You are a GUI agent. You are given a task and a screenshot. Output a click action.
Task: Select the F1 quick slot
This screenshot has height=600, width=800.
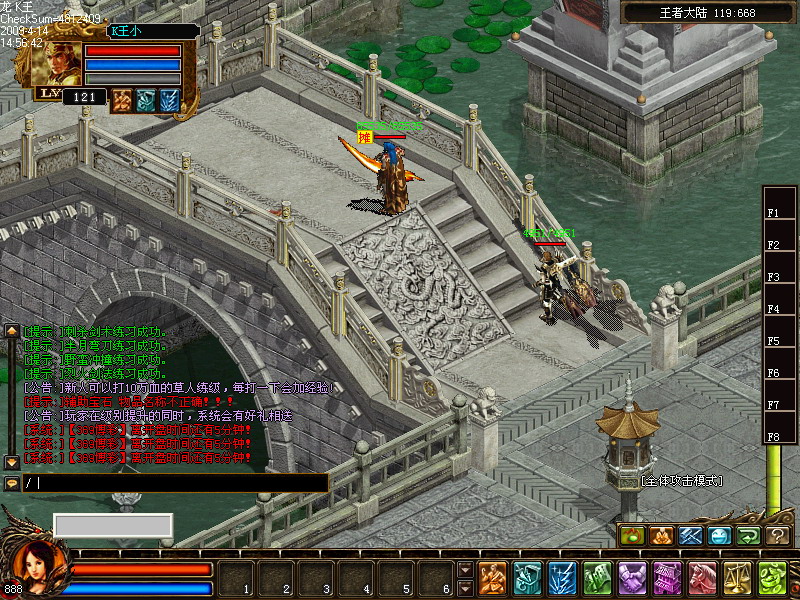pyautogui.click(x=773, y=213)
